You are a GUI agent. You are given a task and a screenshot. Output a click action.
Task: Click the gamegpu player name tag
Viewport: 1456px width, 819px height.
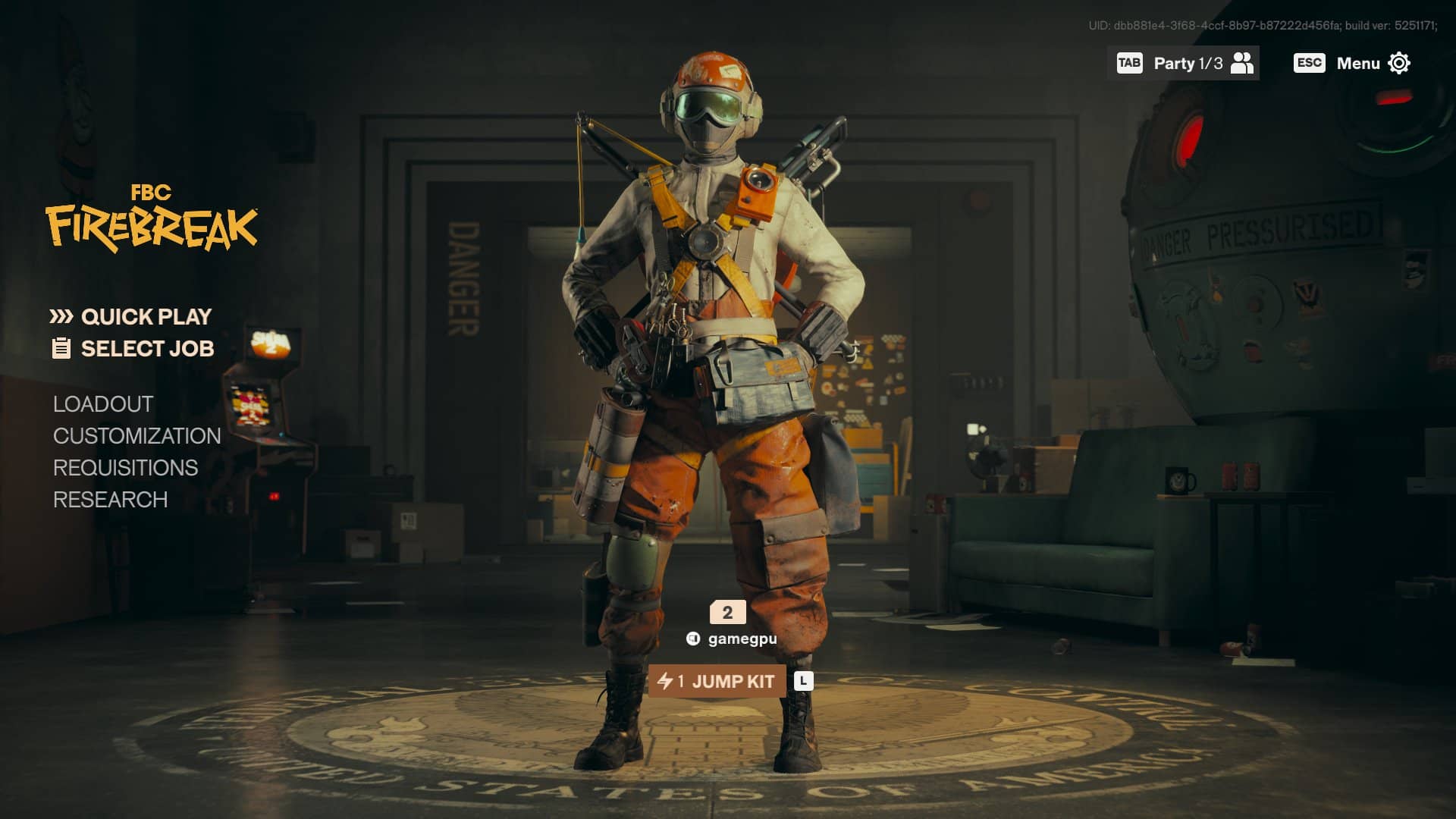741,639
